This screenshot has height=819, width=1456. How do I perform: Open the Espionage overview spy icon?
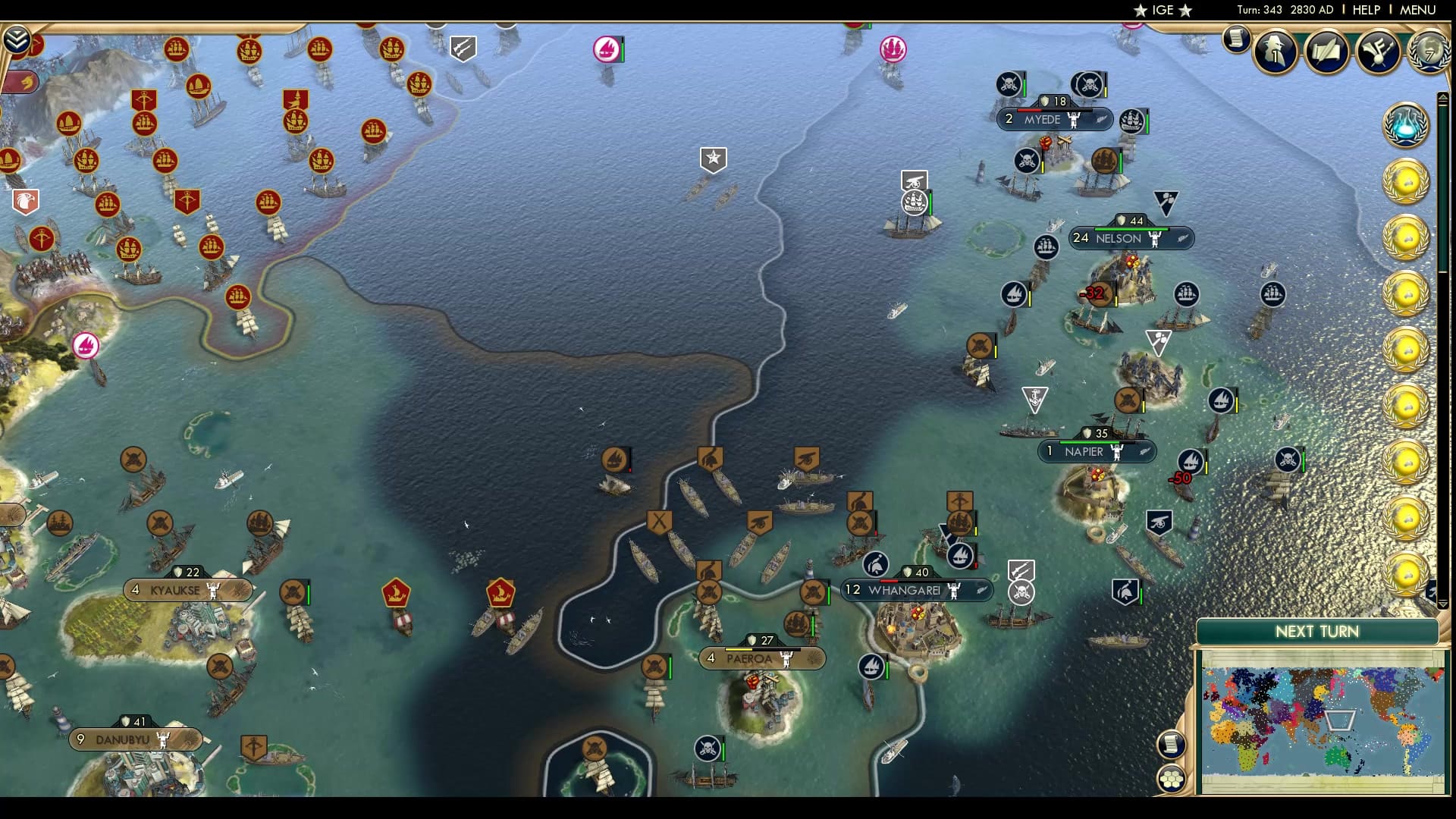(x=1275, y=52)
